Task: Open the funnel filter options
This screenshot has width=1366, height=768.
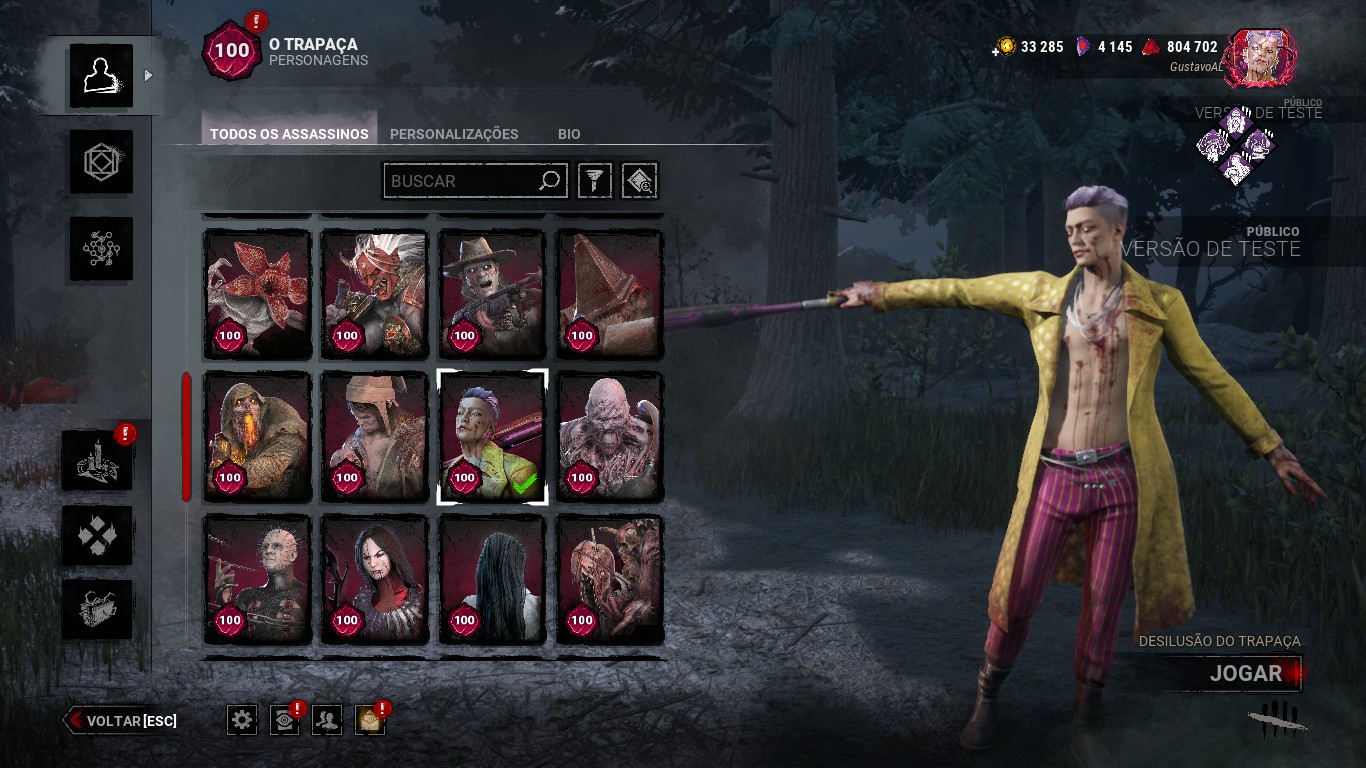Action: pyautogui.click(x=595, y=181)
